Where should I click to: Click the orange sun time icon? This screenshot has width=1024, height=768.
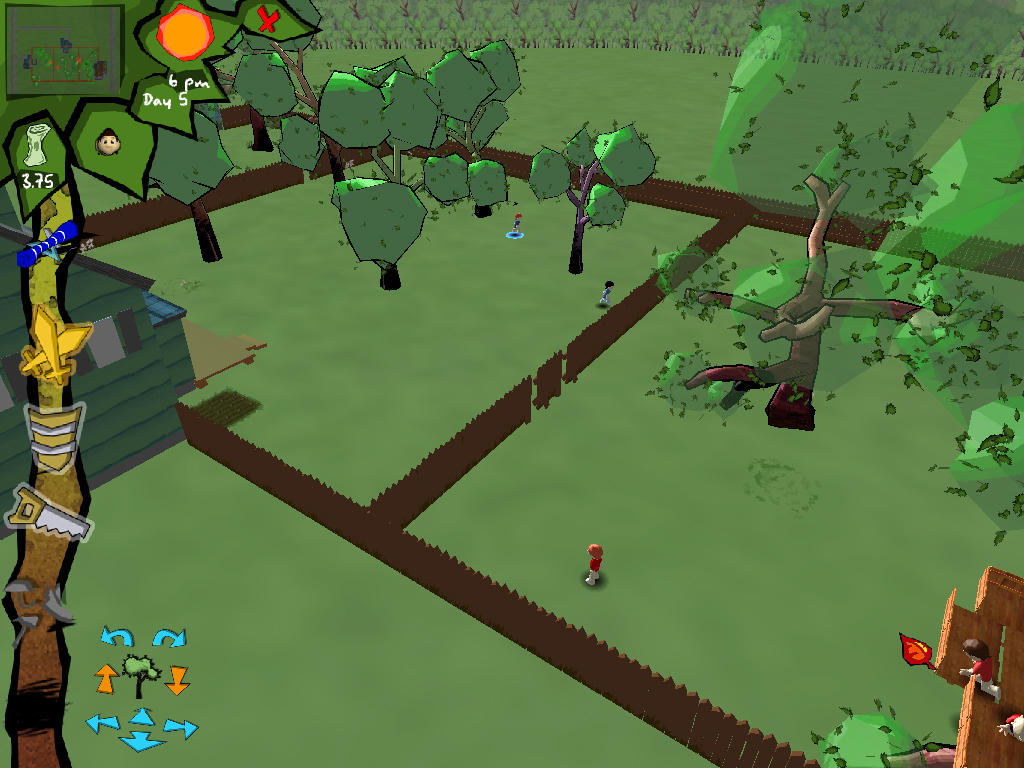click(185, 33)
